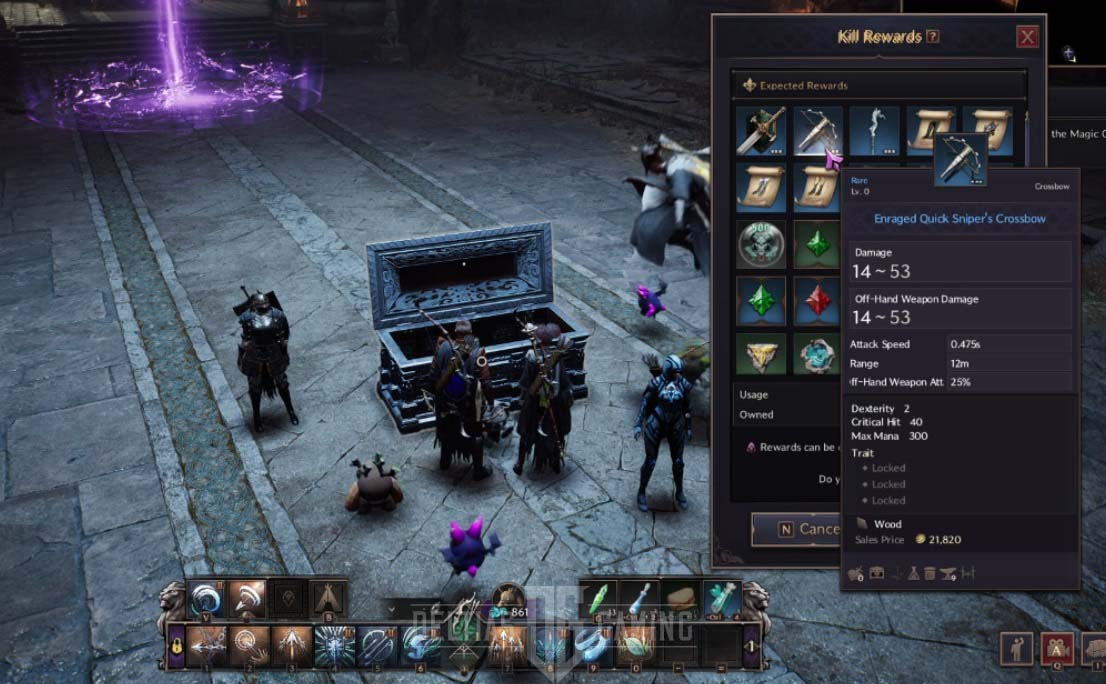Screen dimensions: 1106x684
Task: Select the skull token reward slot
Action: [x=761, y=243]
